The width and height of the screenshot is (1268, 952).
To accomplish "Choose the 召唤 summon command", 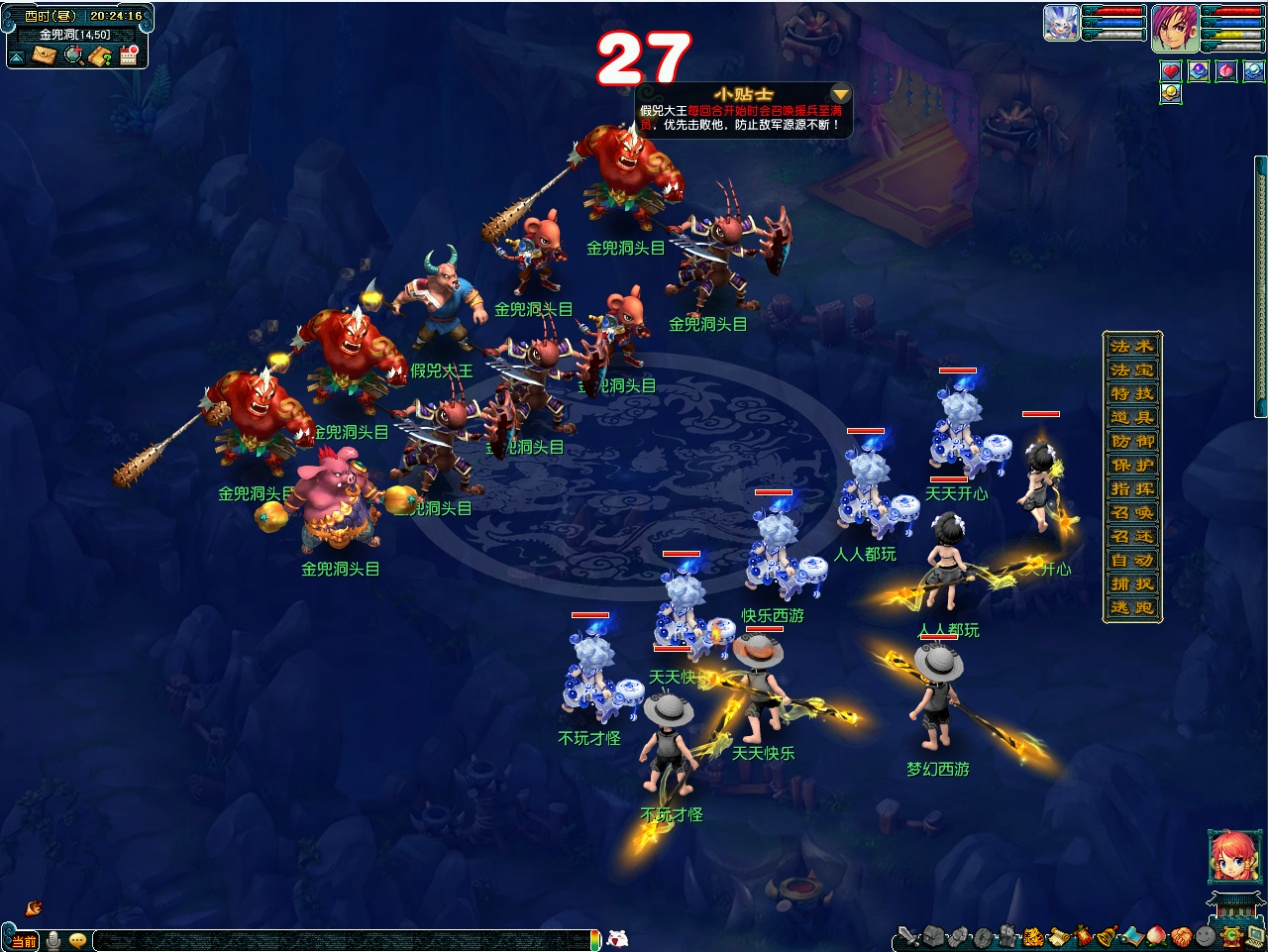I will tap(1132, 513).
